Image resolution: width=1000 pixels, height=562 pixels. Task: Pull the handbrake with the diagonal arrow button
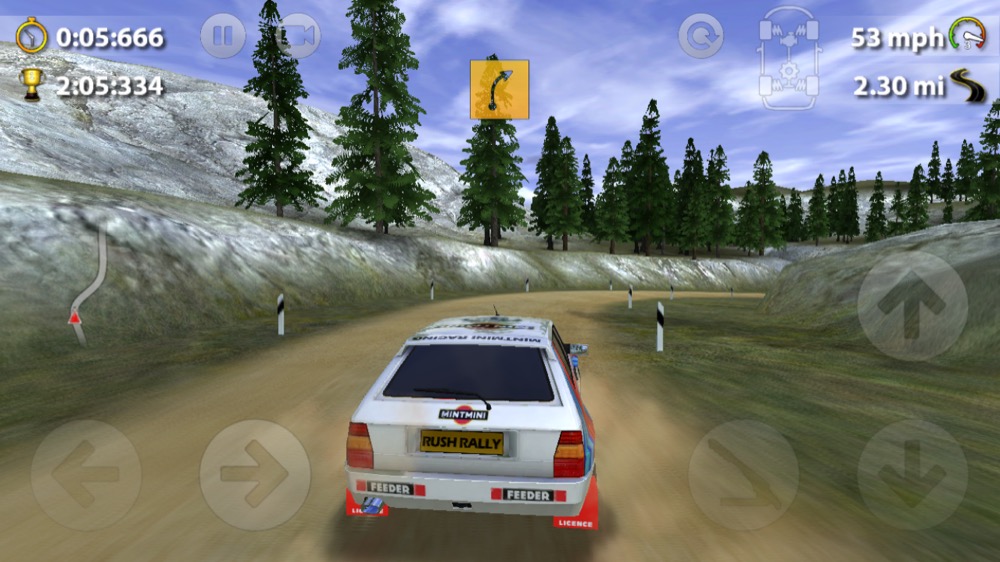[x=743, y=474]
